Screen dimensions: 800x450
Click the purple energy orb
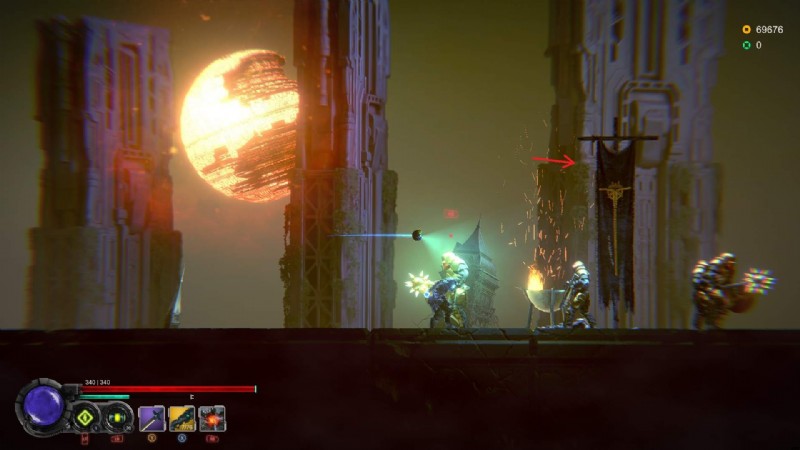[x=43, y=407]
